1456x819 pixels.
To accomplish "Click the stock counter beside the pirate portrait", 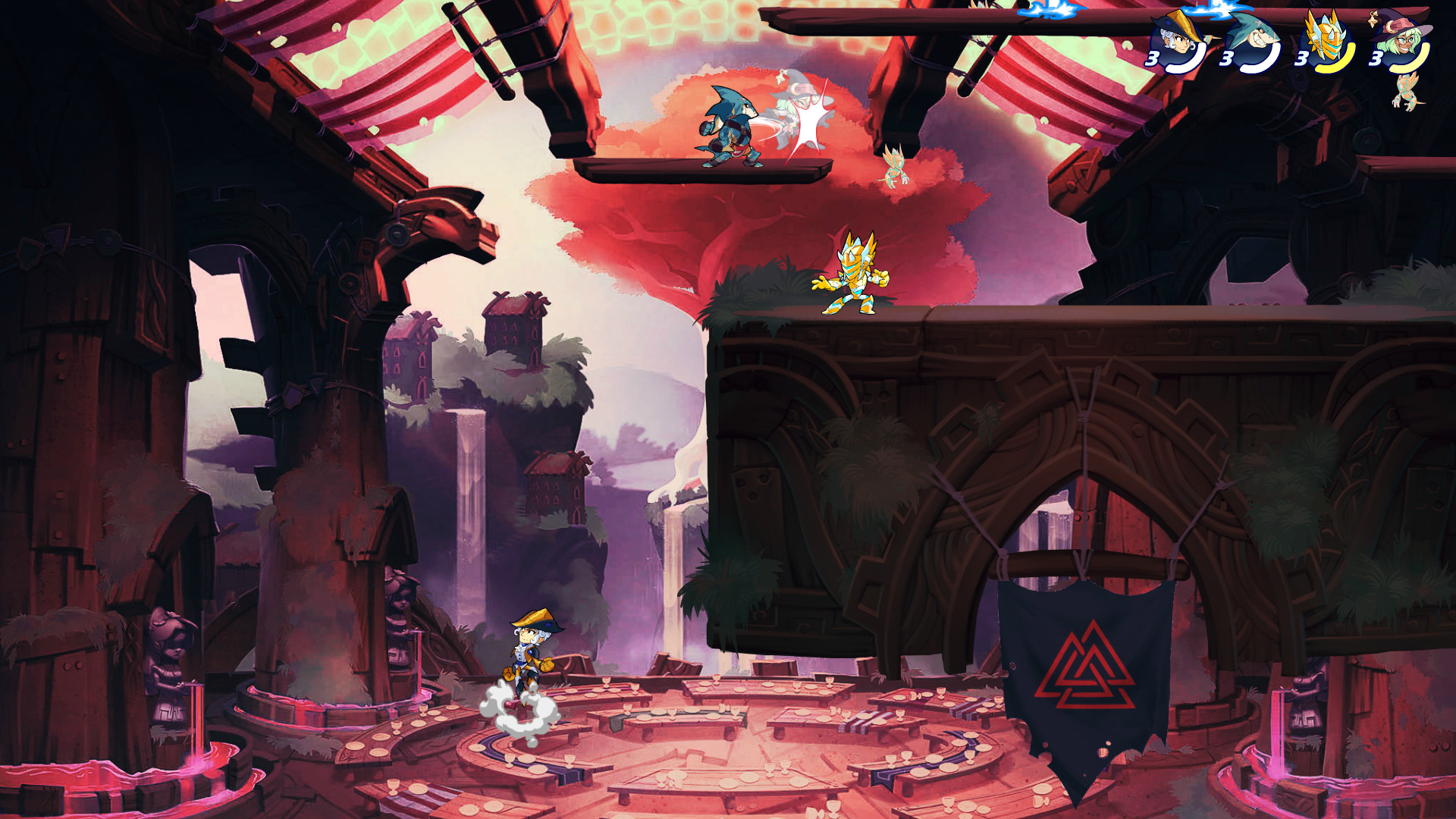I will [x=1151, y=58].
